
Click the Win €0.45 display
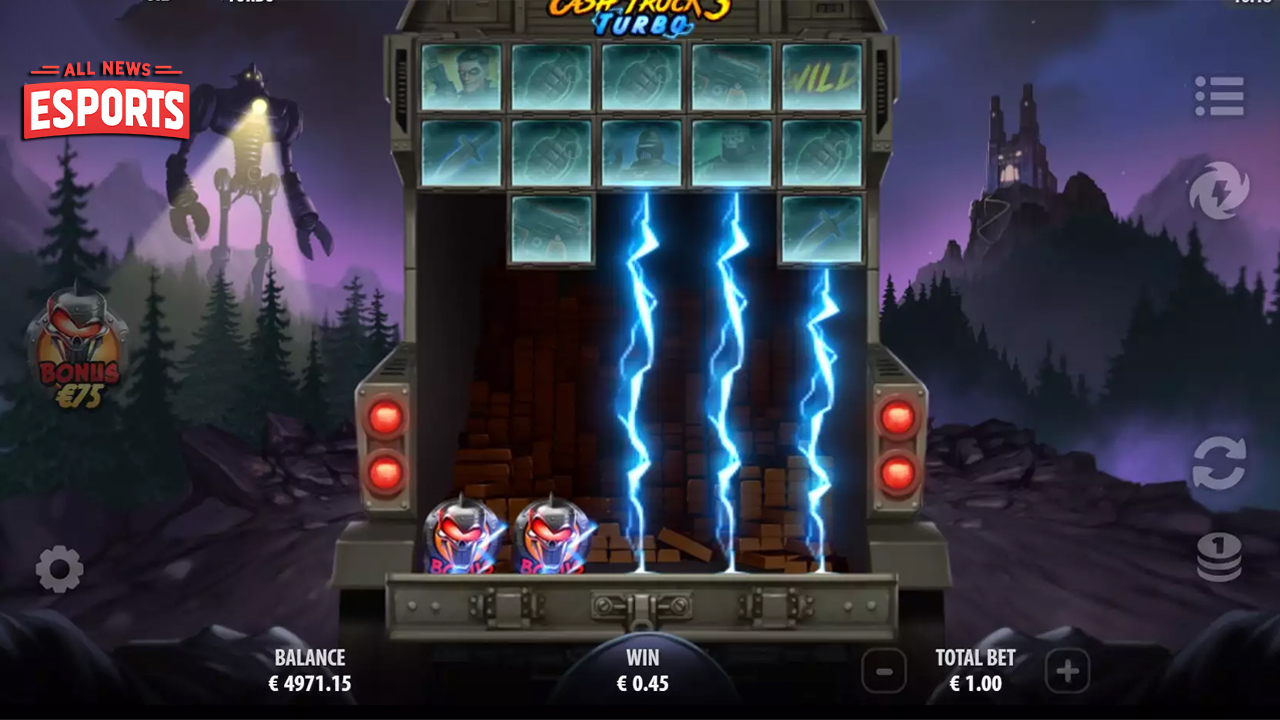coord(643,672)
